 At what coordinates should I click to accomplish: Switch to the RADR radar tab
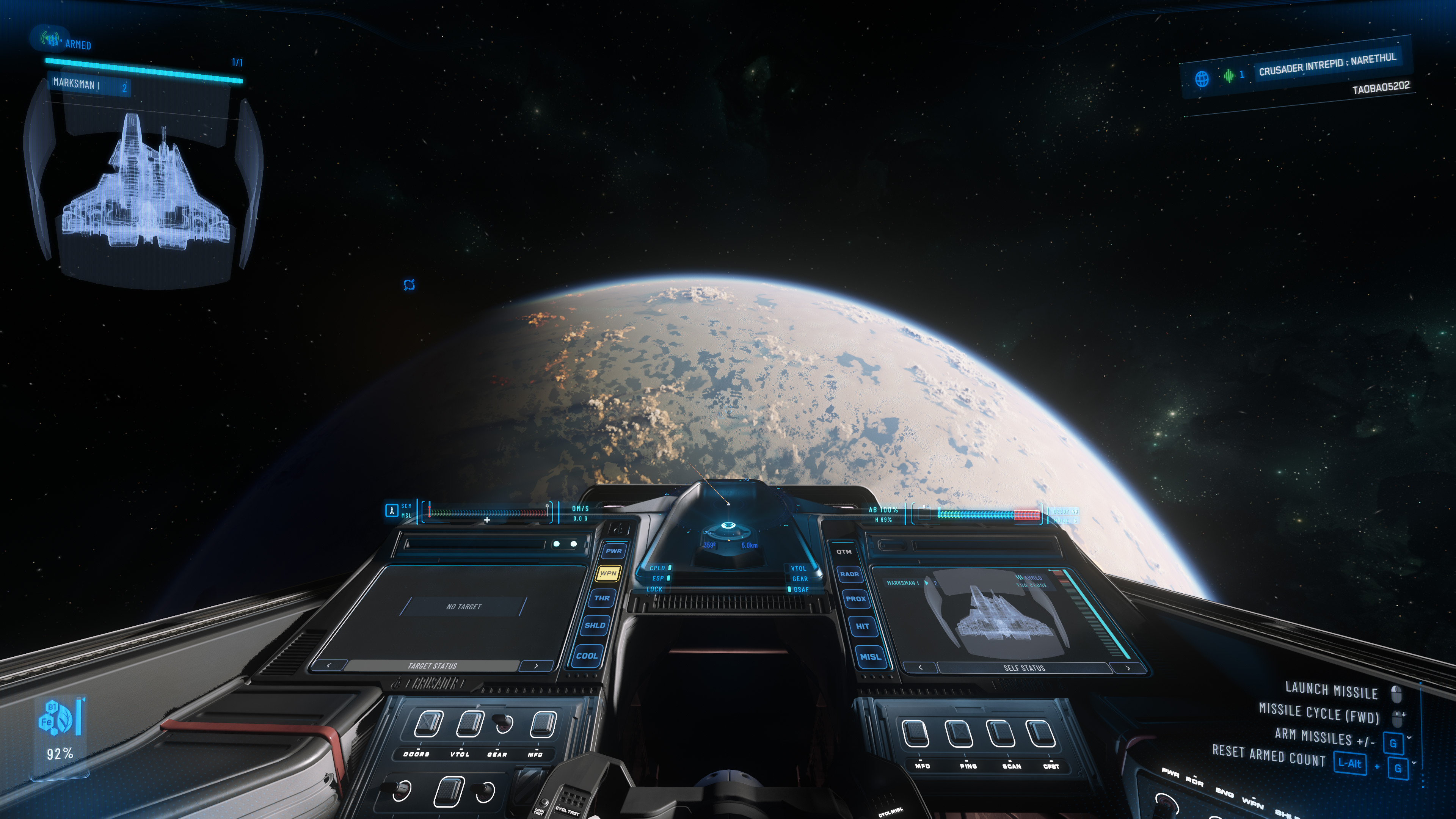(x=849, y=574)
